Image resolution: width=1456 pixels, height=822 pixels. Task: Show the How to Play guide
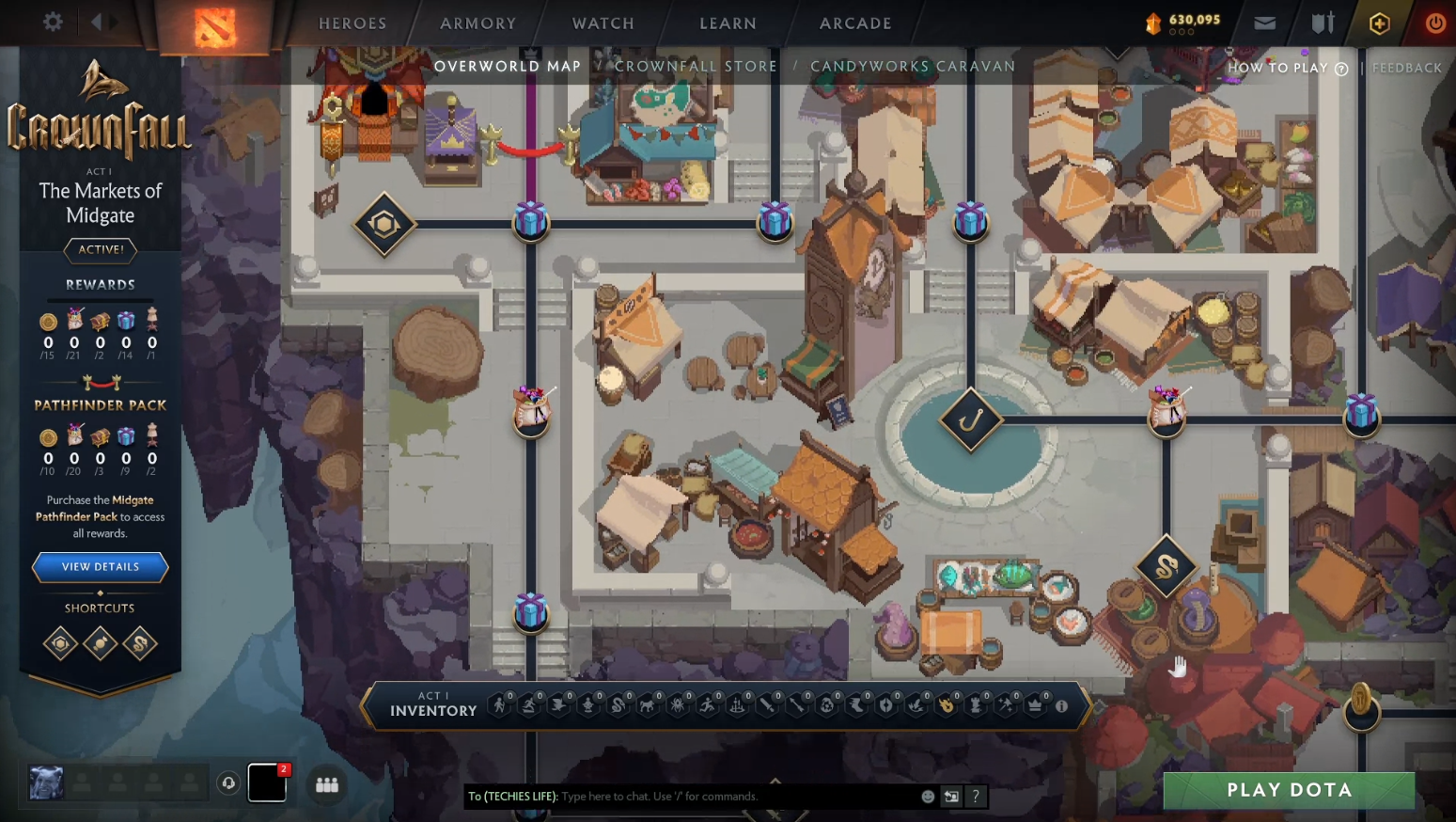[1287, 68]
